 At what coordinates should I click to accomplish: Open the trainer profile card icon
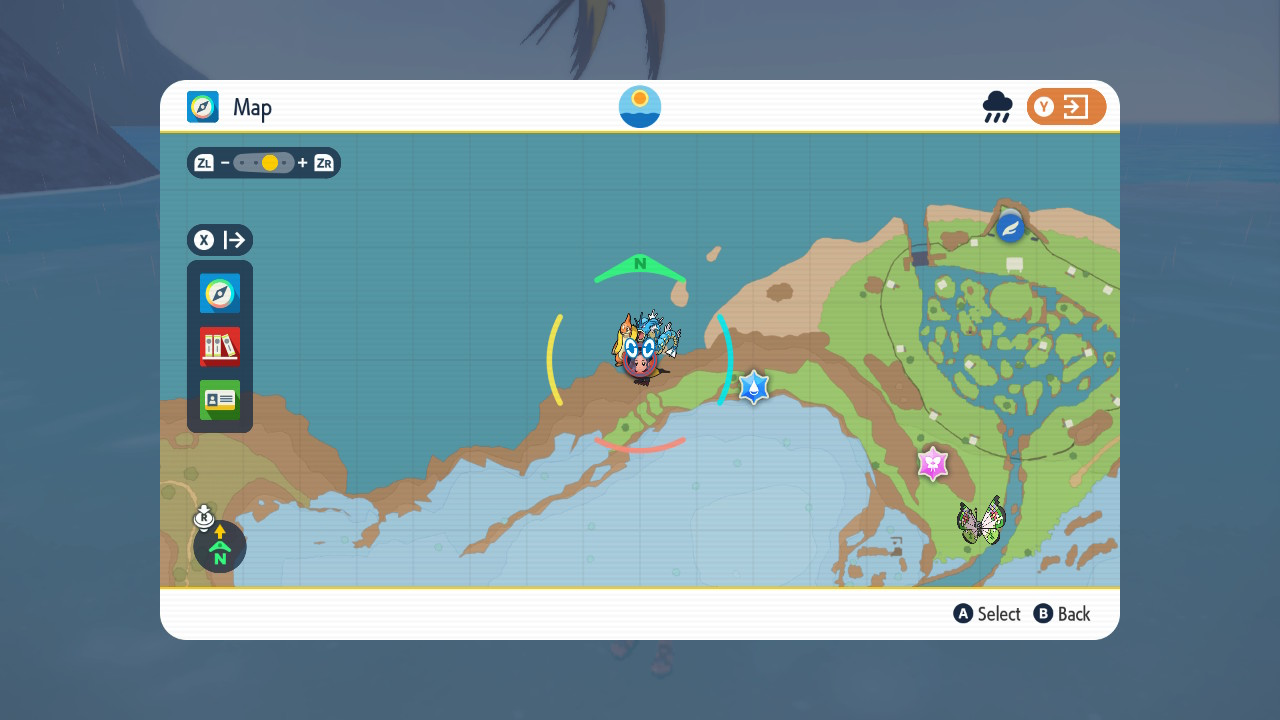pyautogui.click(x=220, y=400)
